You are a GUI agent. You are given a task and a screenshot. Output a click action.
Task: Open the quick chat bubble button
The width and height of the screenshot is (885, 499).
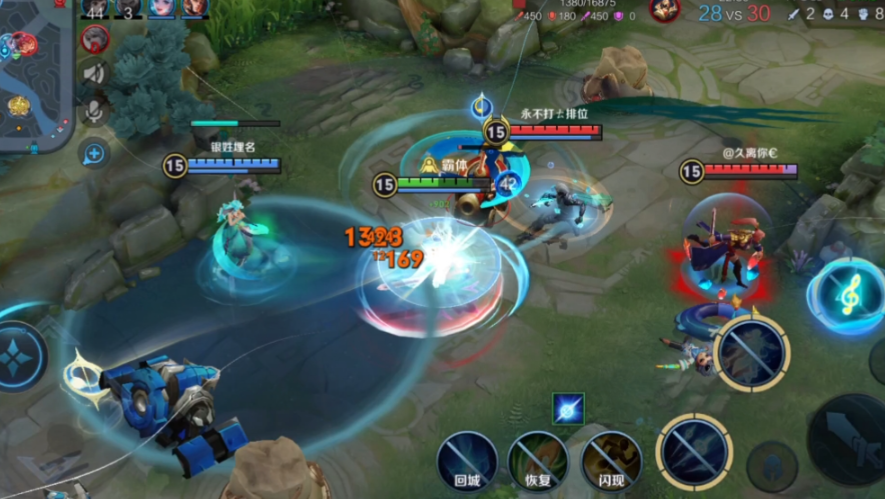tap(95, 153)
